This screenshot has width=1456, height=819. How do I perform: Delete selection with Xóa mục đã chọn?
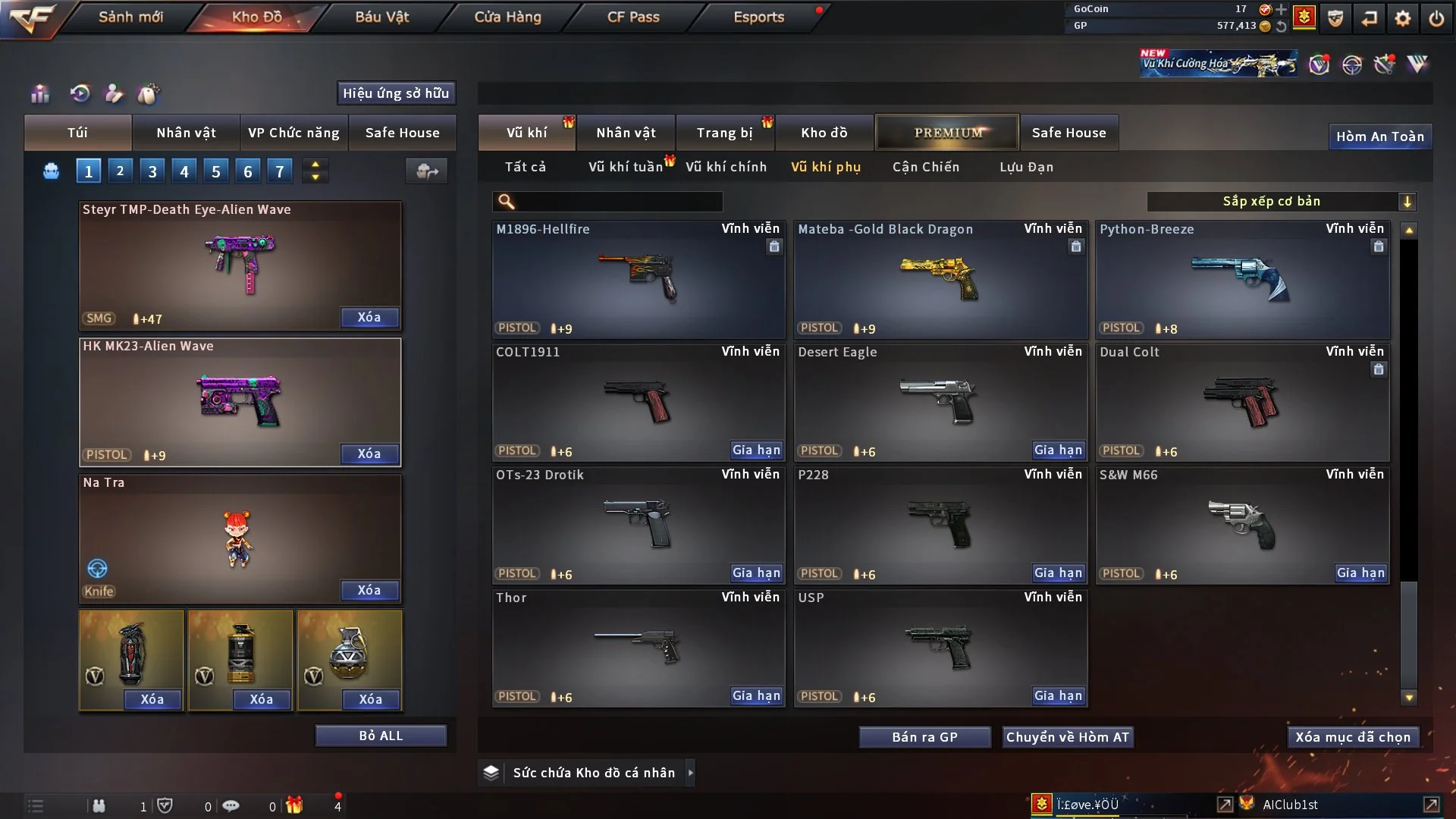(x=1353, y=737)
